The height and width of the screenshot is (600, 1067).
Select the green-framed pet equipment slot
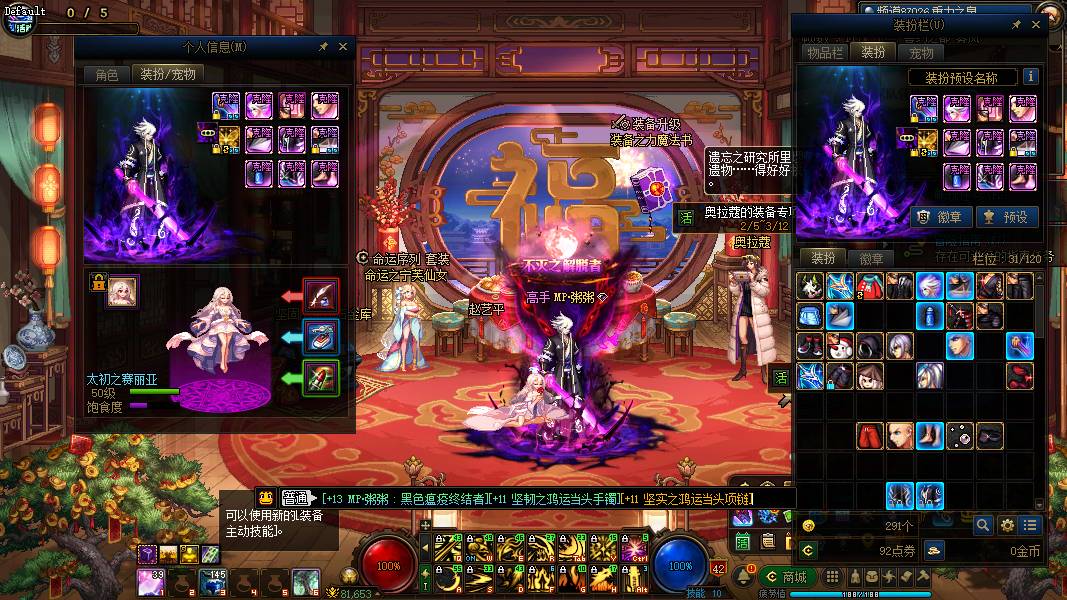click(x=321, y=378)
